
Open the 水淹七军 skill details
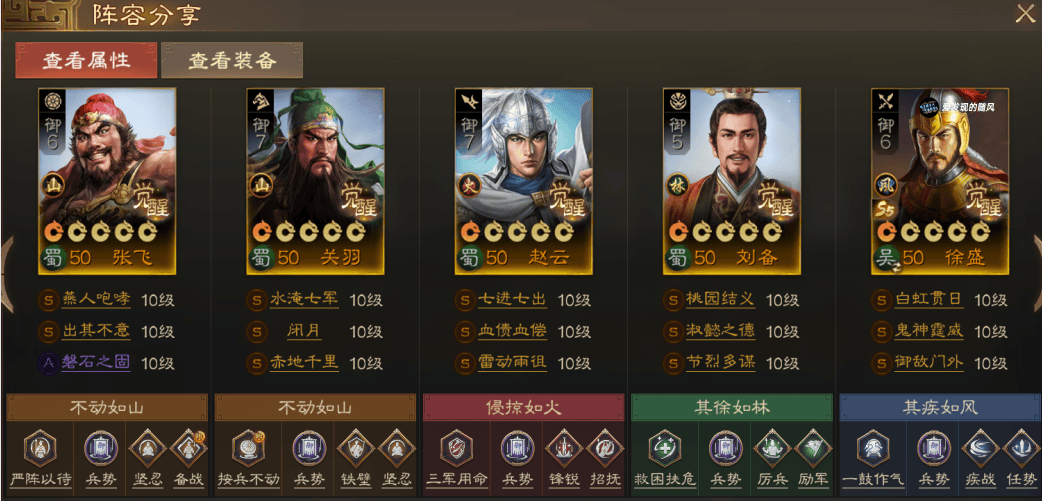[x=304, y=300]
